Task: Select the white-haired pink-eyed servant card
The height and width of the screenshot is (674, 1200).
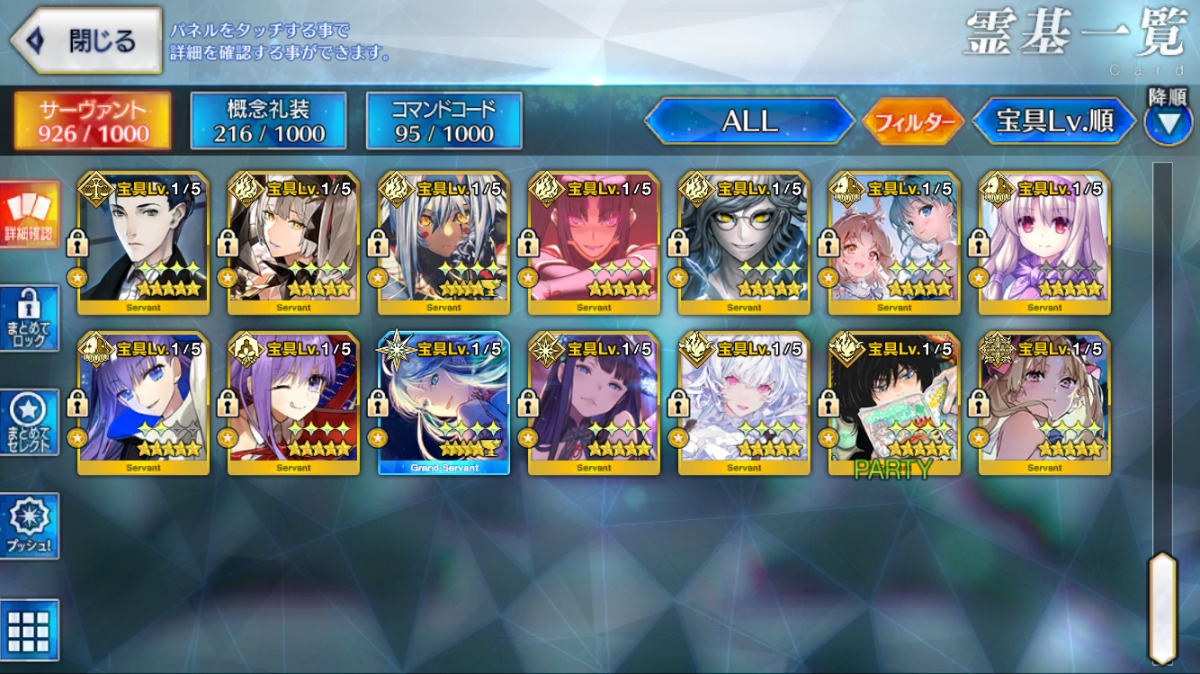Action: click(744, 402)
